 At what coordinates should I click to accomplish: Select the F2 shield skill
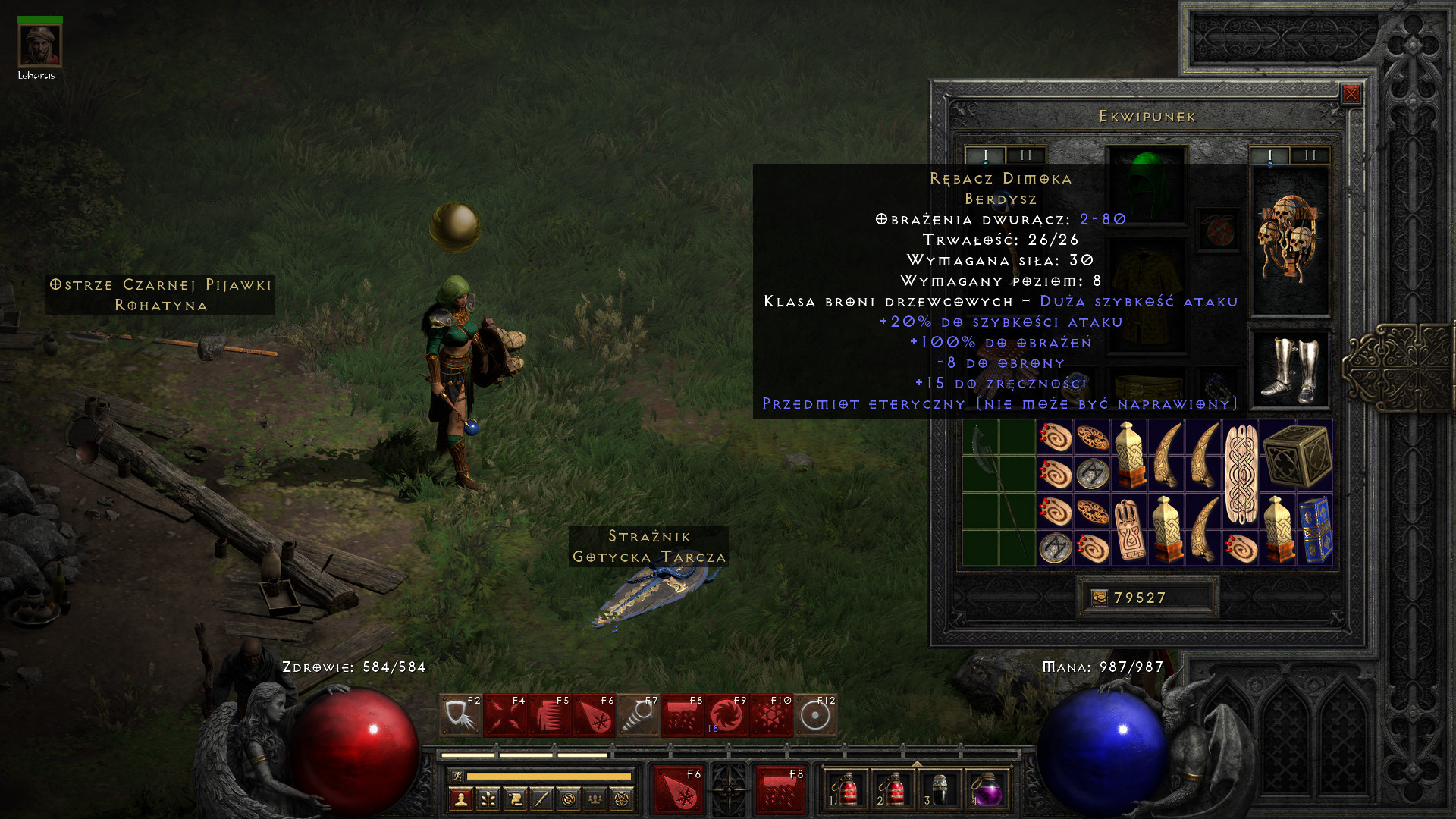460,715
